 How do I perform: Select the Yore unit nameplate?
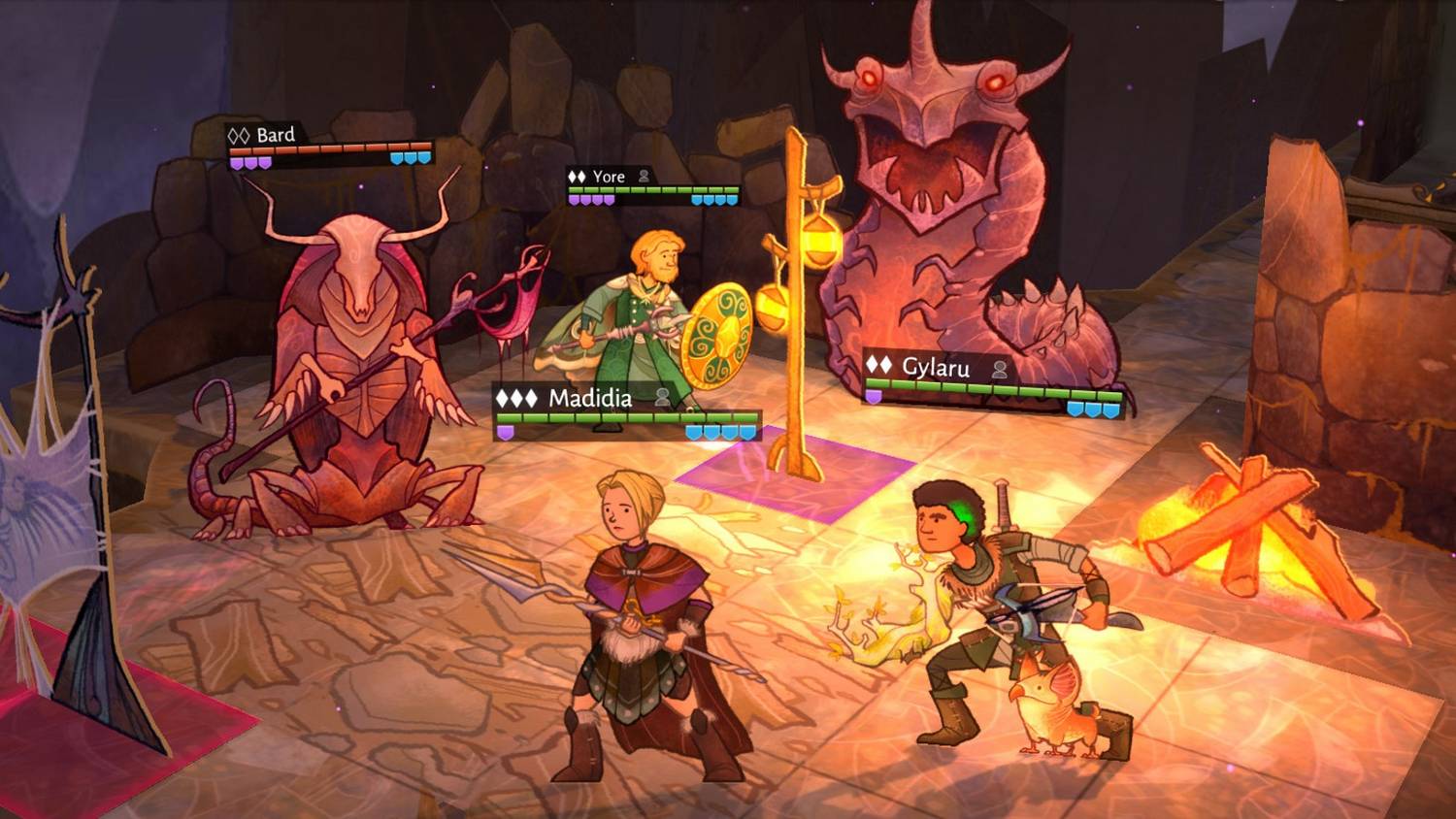click(x=609, y=177)
